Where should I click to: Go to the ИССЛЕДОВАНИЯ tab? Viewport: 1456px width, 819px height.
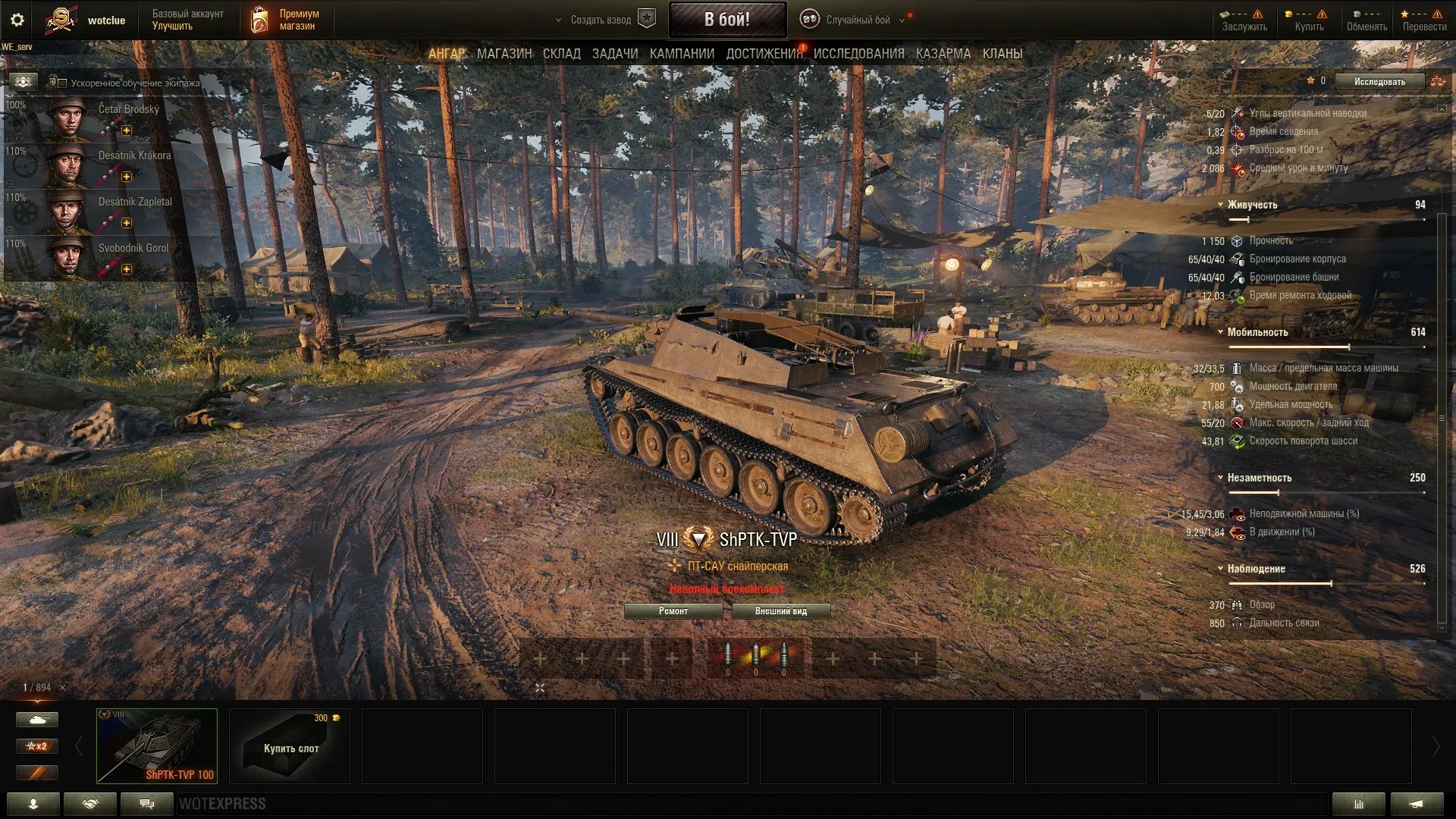click(x=858, y=54)
